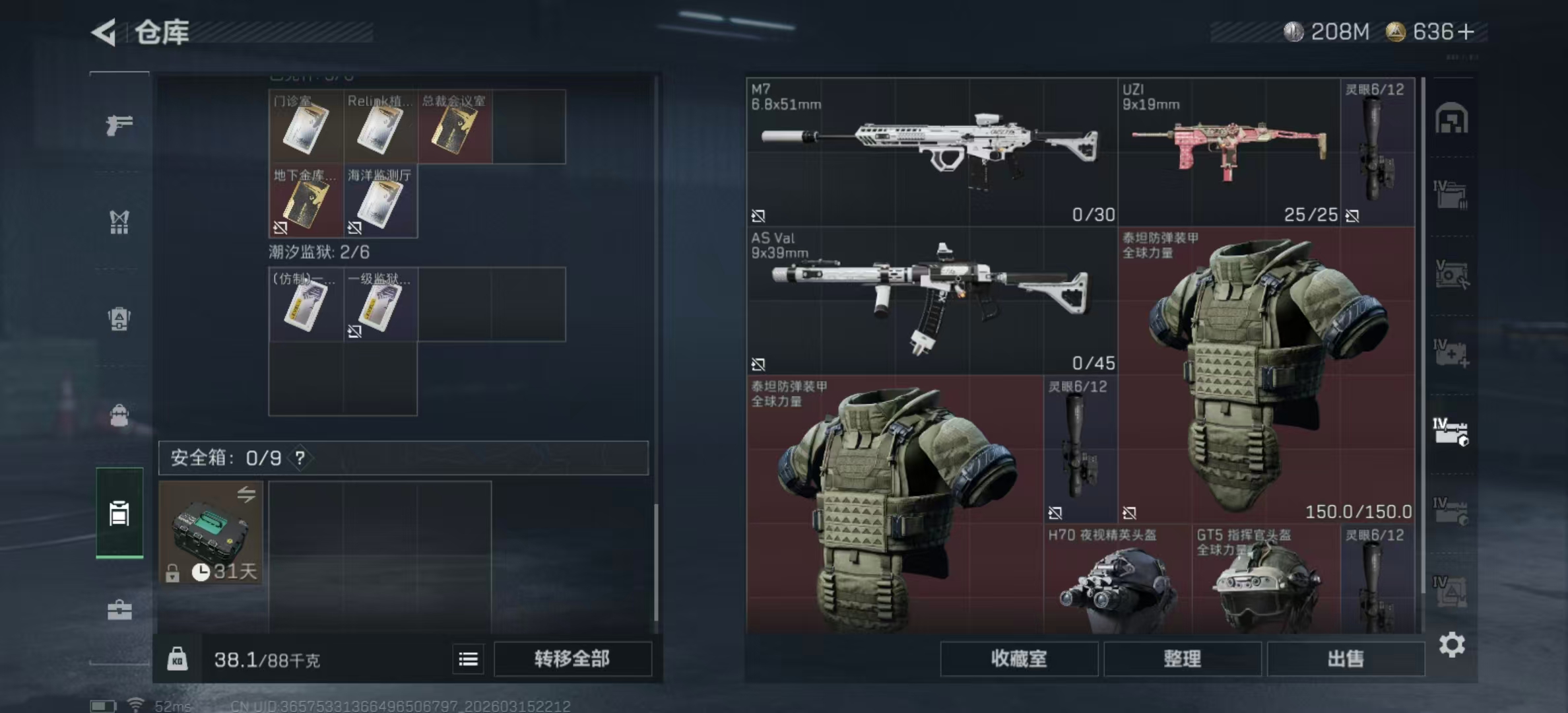Select the M7 6.8x51mm rifle
The width and height of the screenshot is (1568, 713).
[931, 152]
